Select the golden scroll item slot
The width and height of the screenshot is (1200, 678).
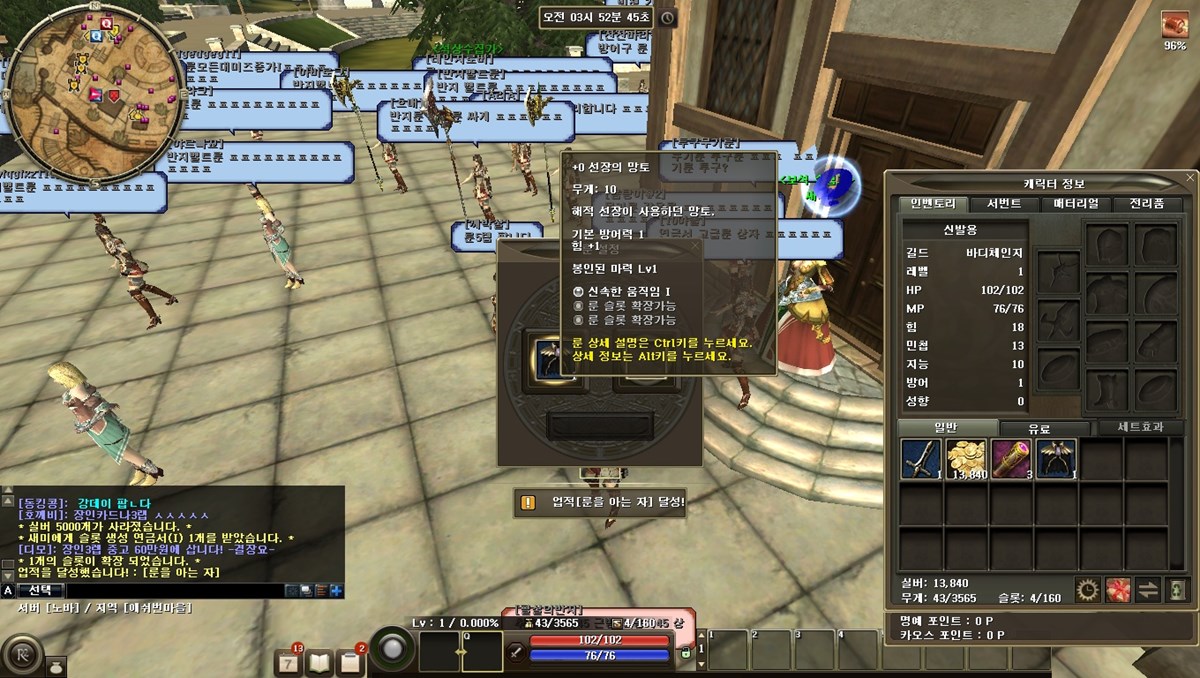pos(1011,460)
